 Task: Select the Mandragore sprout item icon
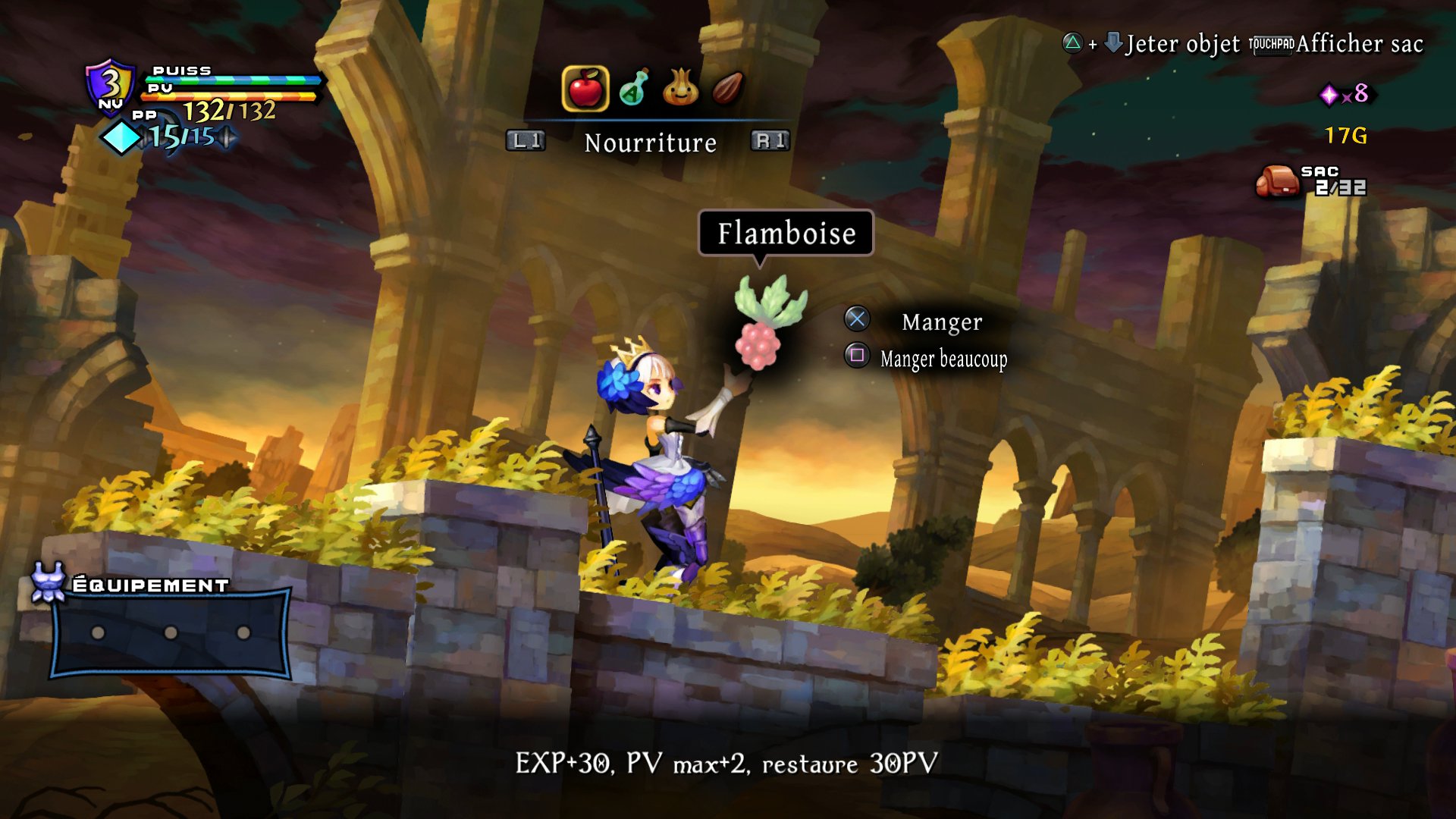[x=682, y=89]
